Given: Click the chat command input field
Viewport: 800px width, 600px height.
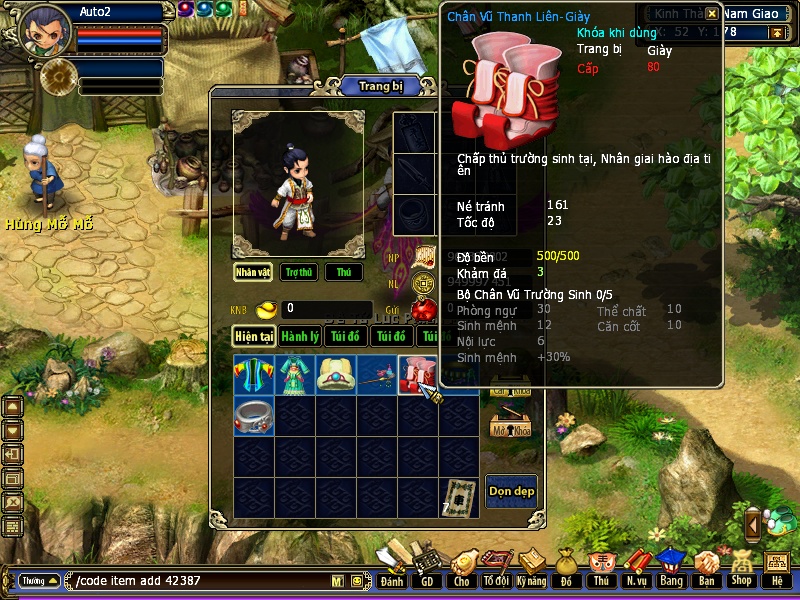Looking at the screenshot, I should coord(200,581).
